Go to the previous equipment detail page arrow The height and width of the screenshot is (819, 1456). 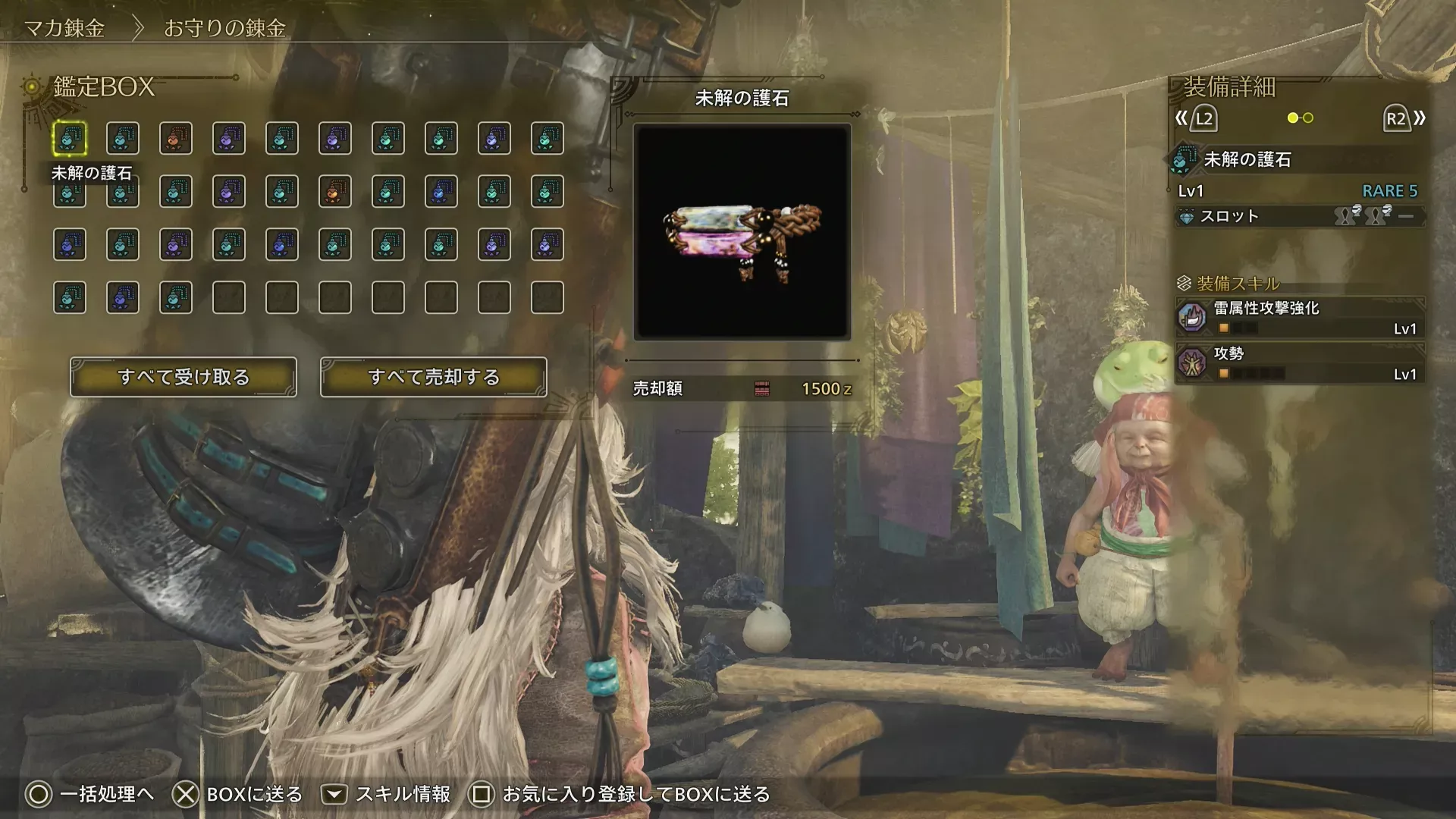coord(1196,118)
